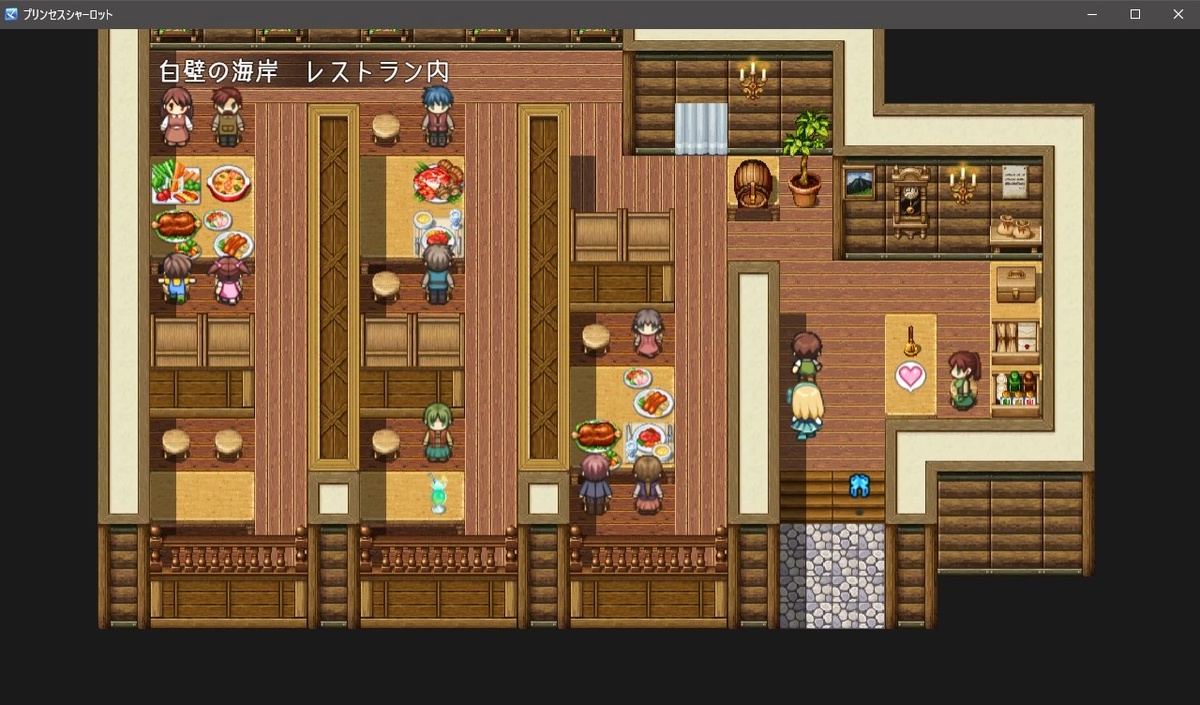Maximize the game window
The image size is (1200, 705).
[x=1135, y=14]
